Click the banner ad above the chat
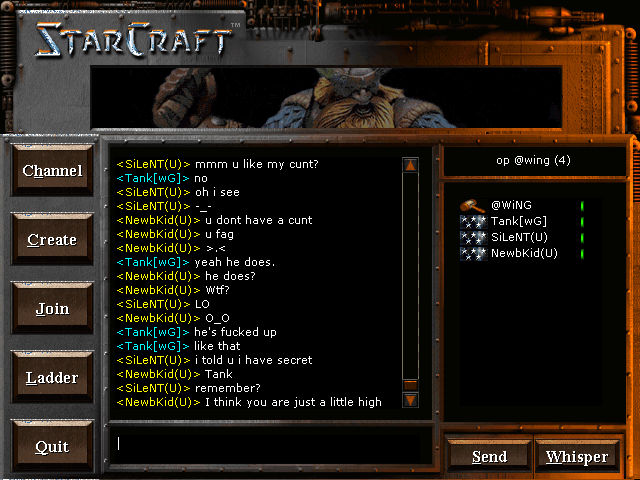This screenshot has width=640, height=480. (x=325, y=98)
